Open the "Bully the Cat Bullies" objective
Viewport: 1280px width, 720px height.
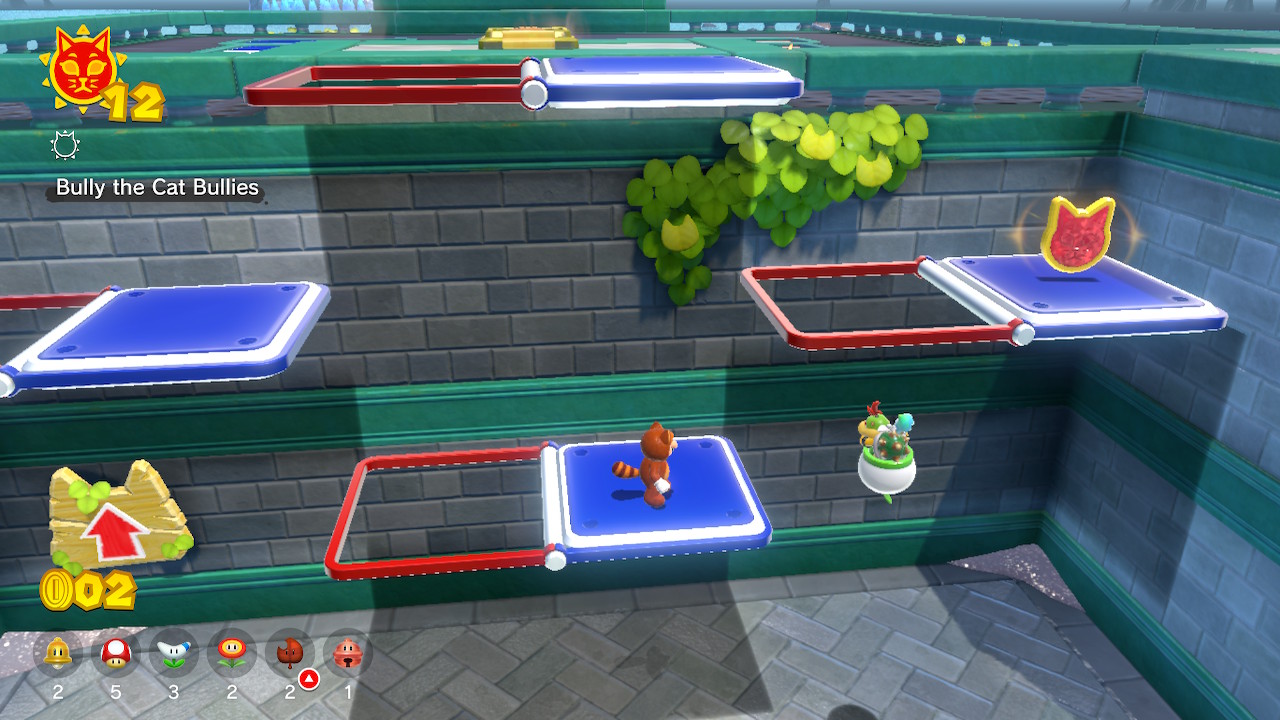tap(157, 188)
